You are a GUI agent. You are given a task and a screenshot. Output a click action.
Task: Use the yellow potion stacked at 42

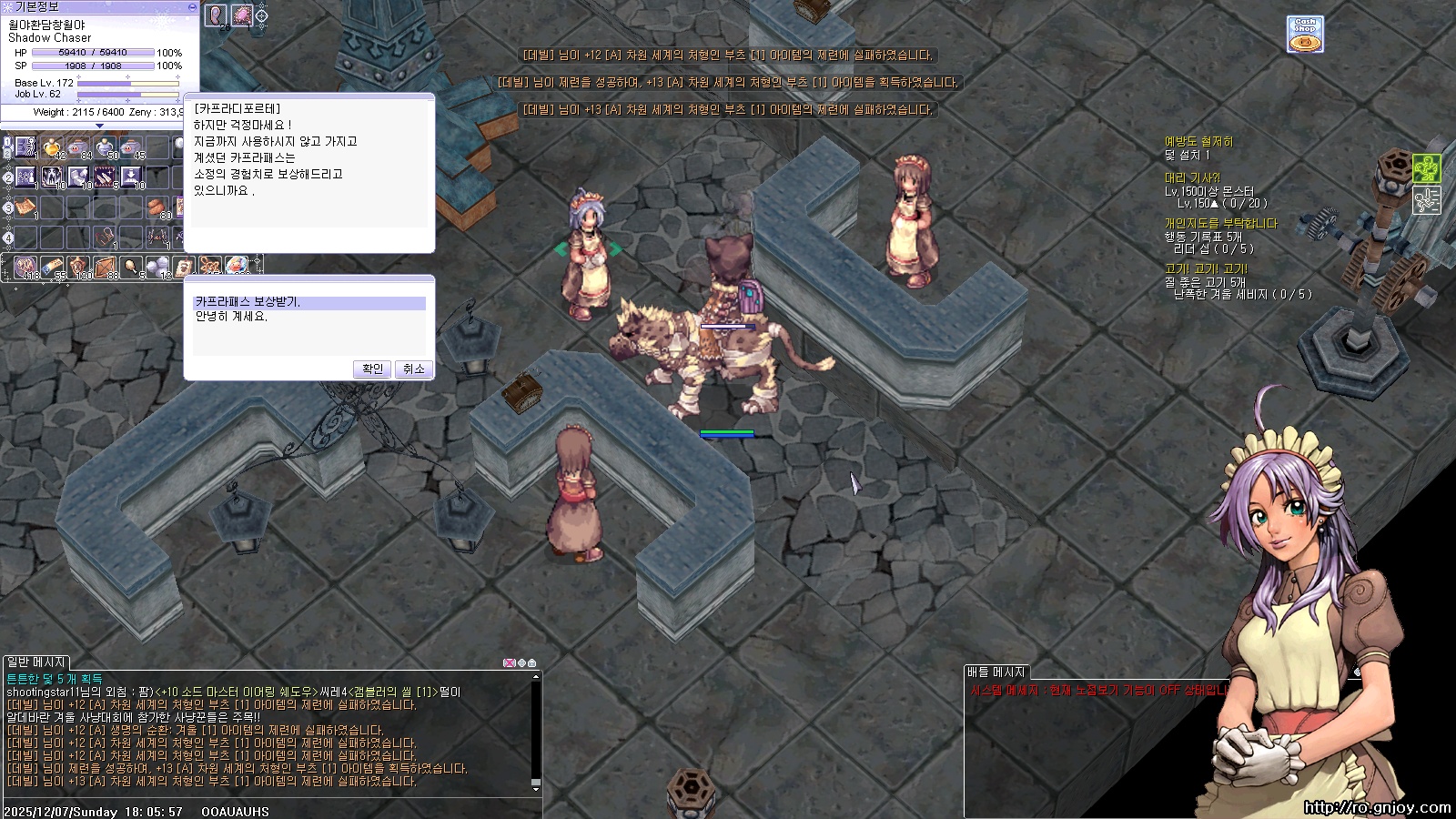tap(54, 147)
